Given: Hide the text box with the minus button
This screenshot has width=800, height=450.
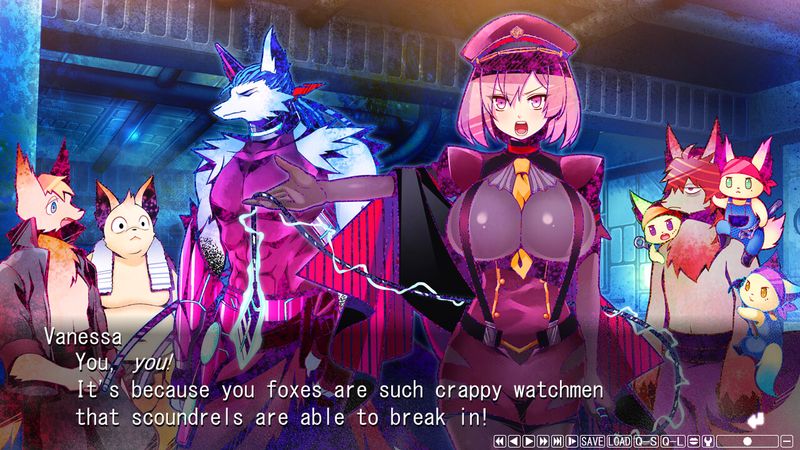Looking at the screenshot, I should click(787, 441).
